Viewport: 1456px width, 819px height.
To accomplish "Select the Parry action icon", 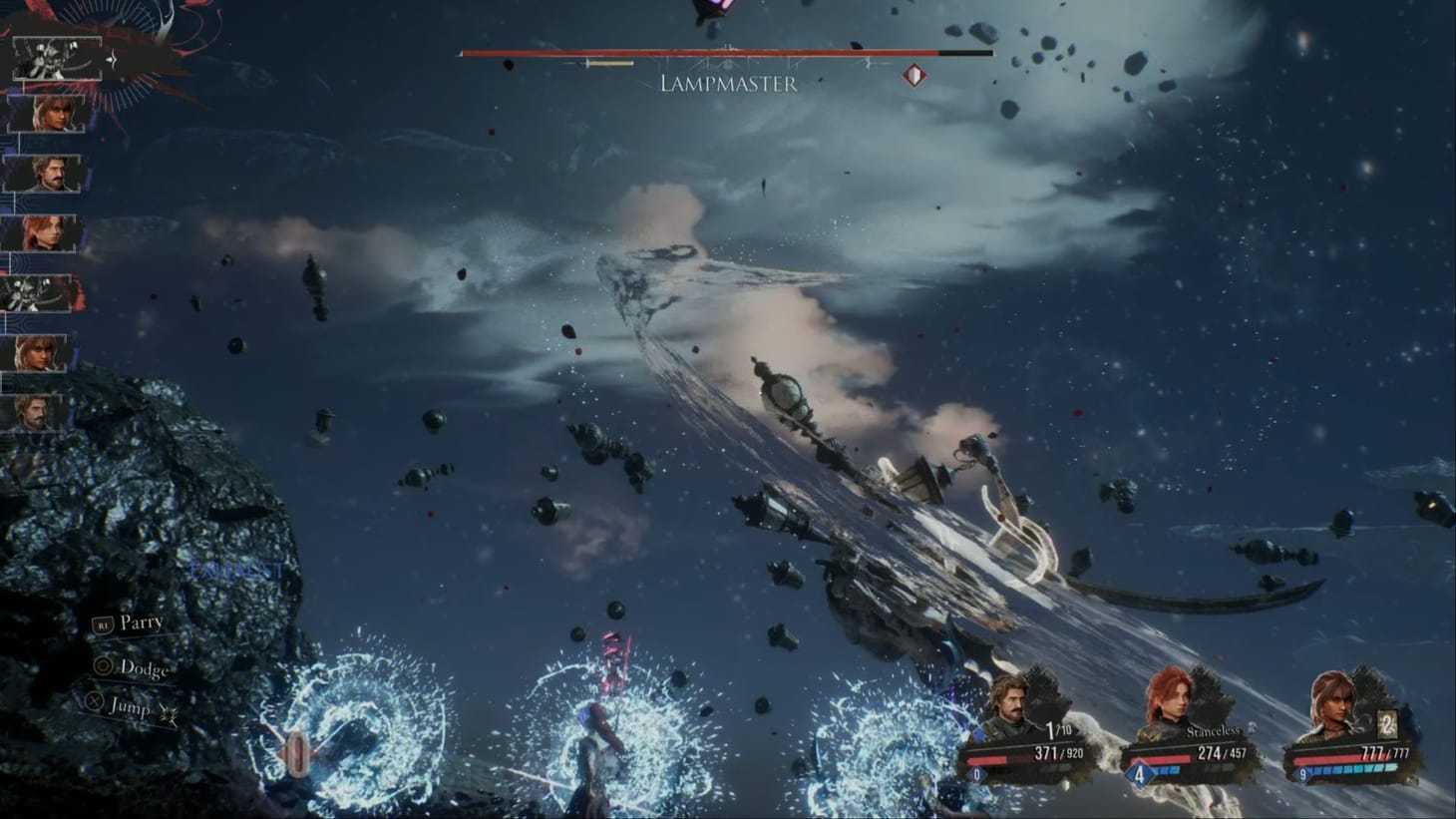I will (x=104, y=625).
